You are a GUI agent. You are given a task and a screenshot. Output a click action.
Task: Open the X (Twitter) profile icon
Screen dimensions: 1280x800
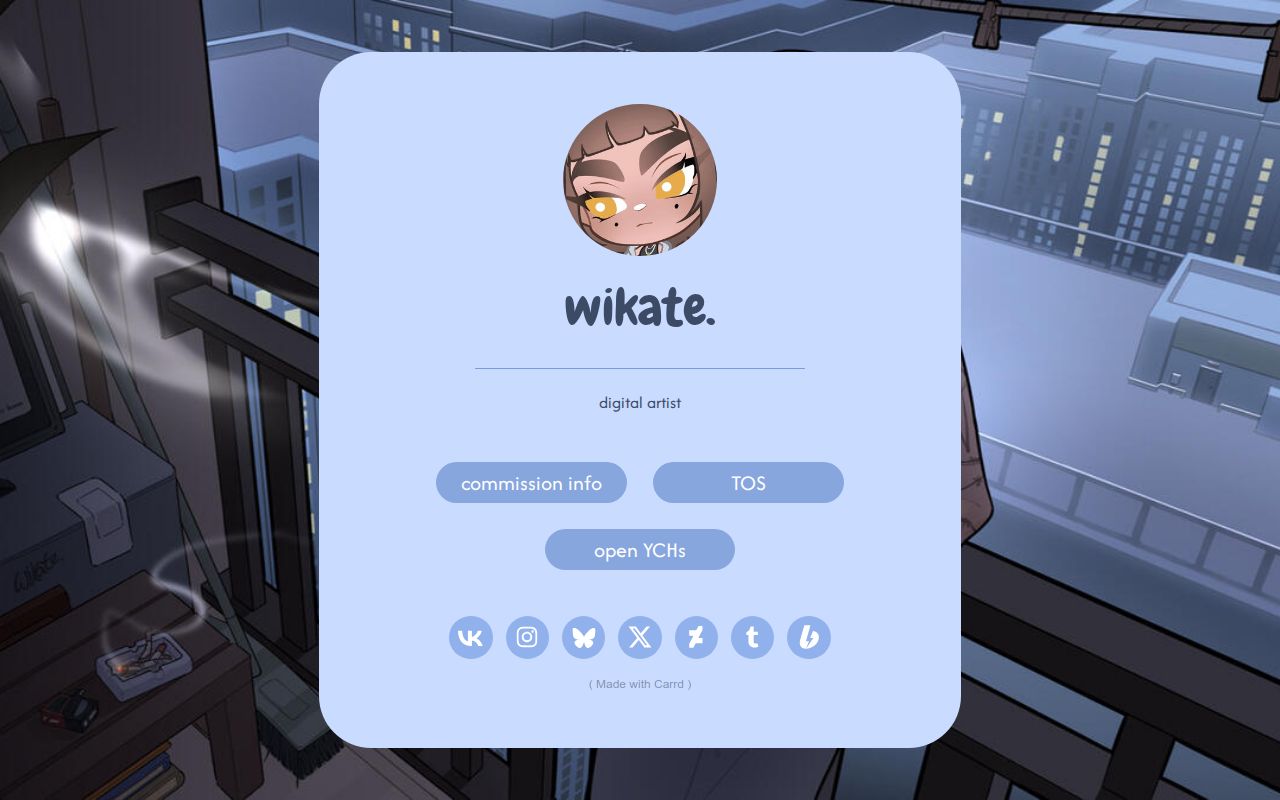click(640, 637)
